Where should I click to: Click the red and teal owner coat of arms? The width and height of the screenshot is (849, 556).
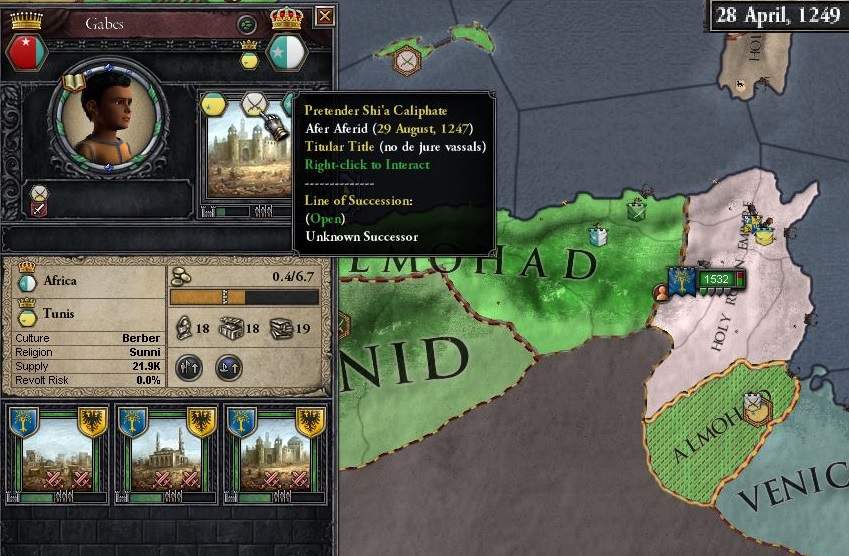(x=28, y=51)
